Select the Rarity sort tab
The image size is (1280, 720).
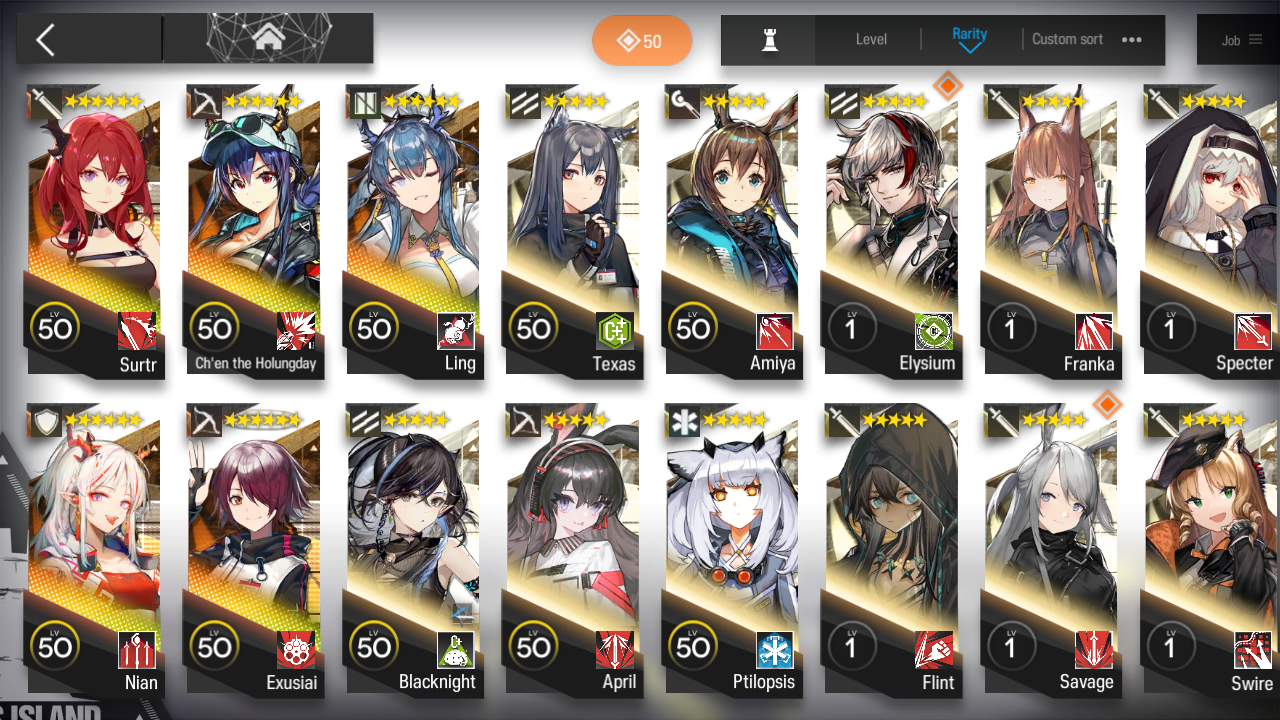pos(969,33)
